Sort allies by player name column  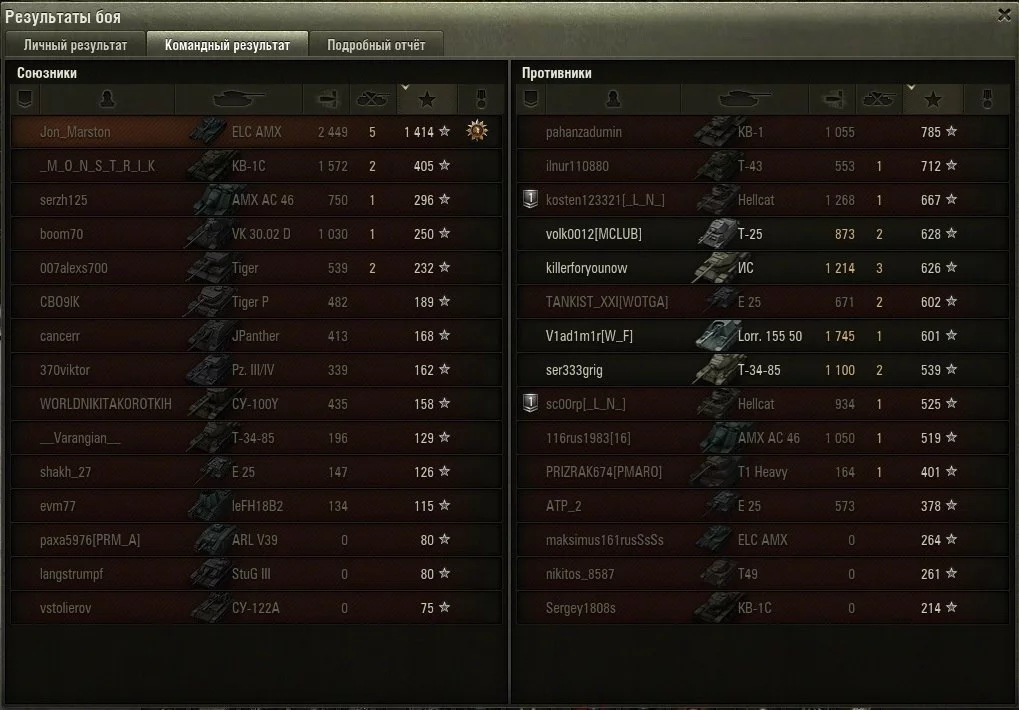point(107,99)
